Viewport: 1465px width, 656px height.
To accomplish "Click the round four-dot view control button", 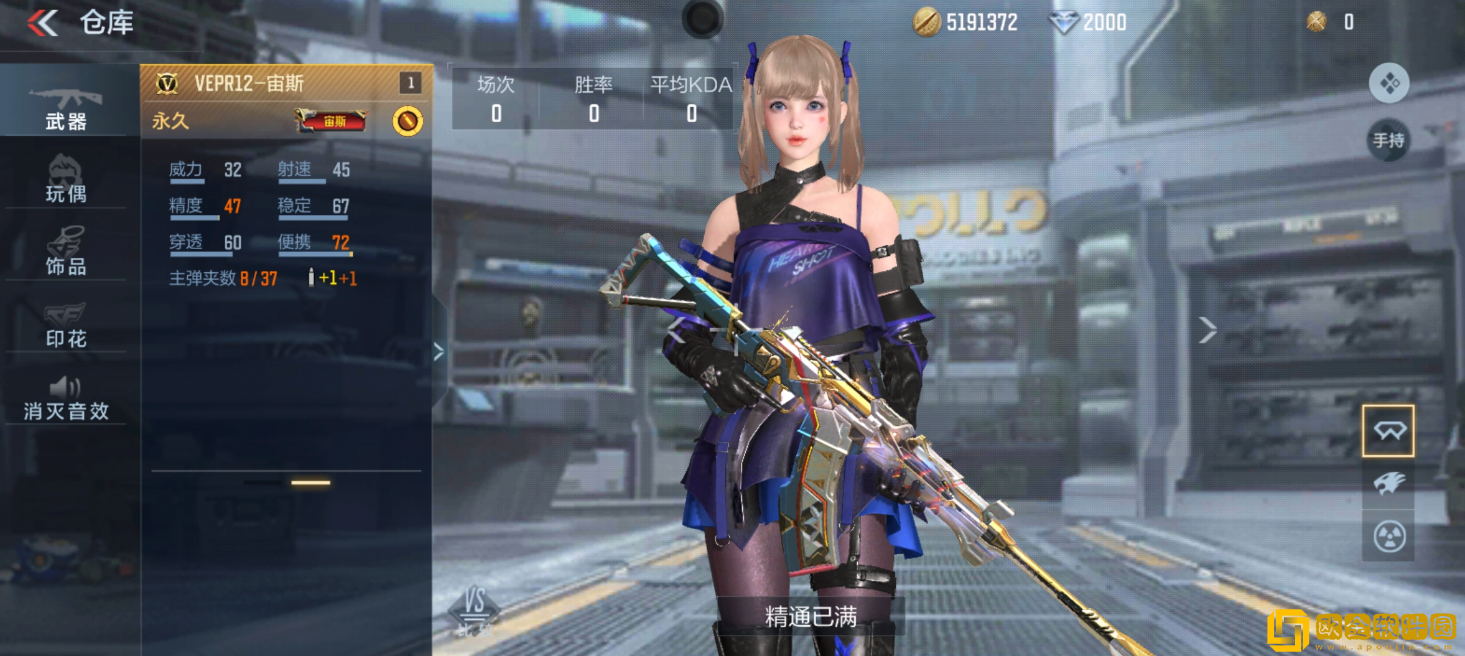I will 1388,84.
